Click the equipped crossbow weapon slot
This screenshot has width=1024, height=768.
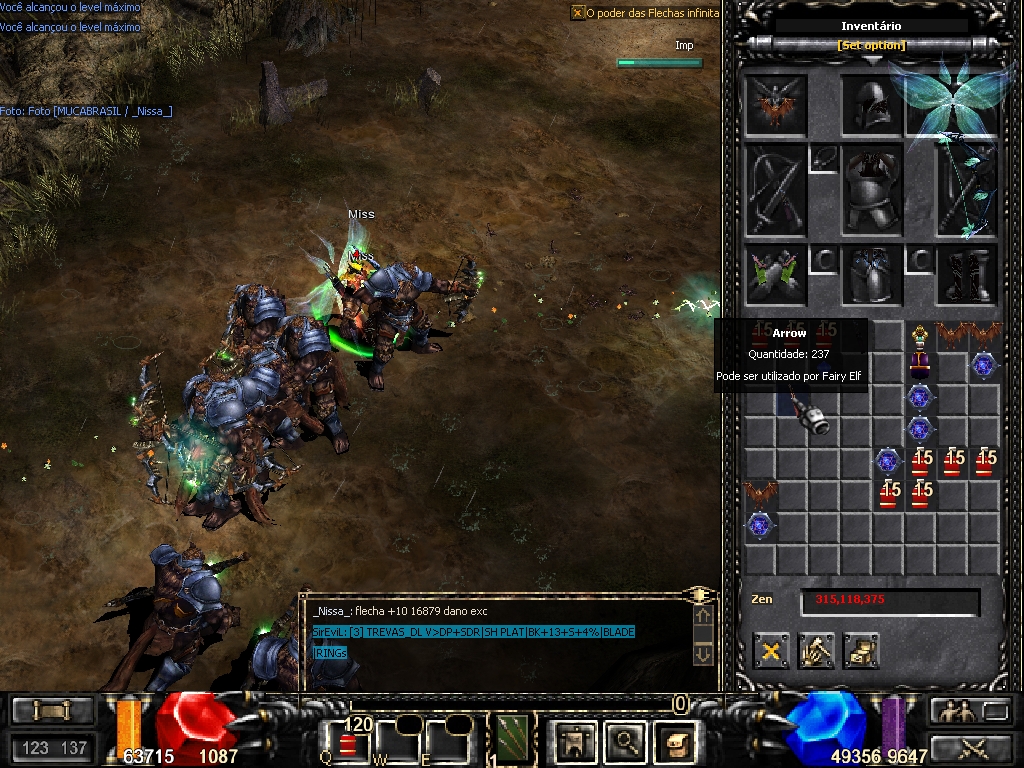click(x=775, y=191)
